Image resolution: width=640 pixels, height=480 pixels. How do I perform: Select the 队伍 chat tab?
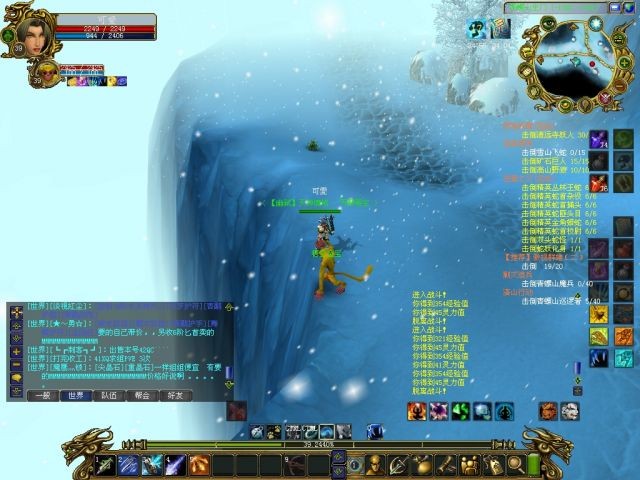click(x=109, y=395)
